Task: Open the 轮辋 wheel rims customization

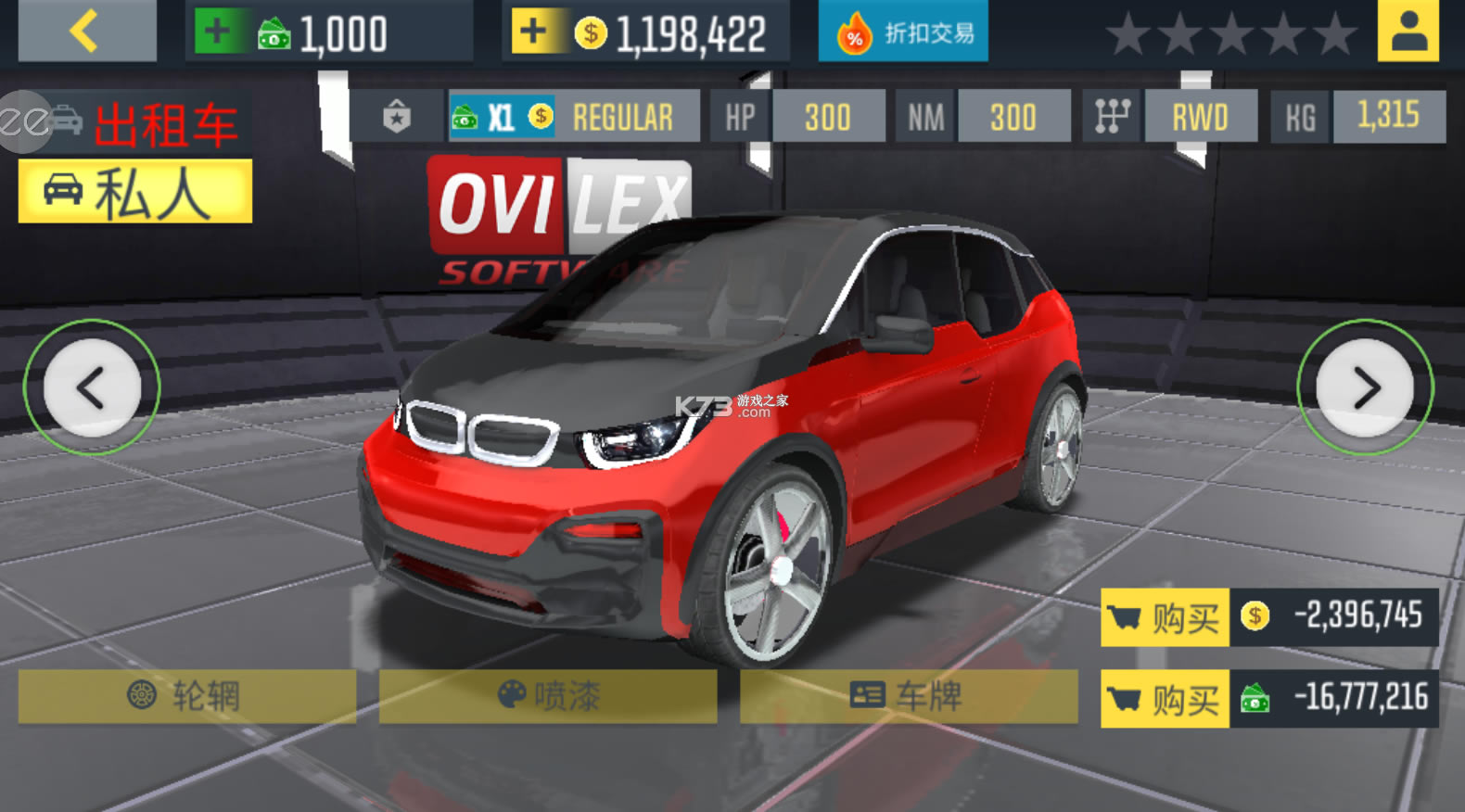Action: click(x=186, y=696)
